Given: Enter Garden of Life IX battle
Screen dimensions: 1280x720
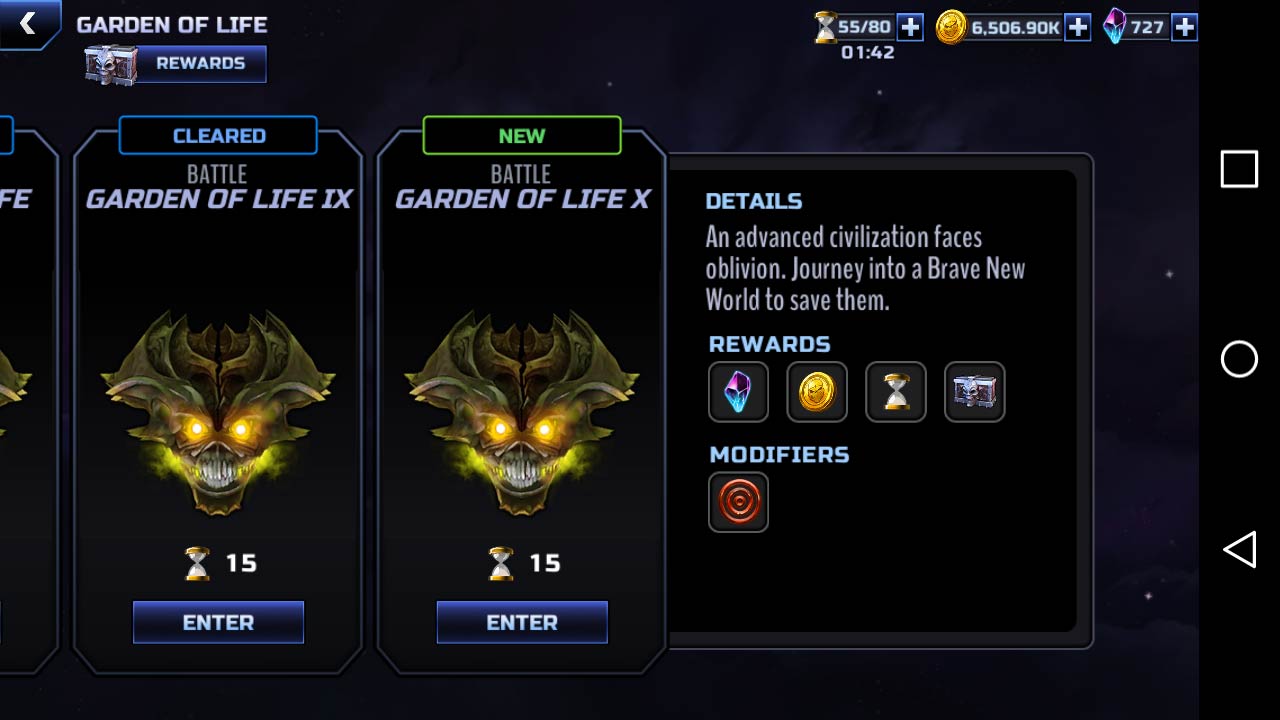Looking at the screenshot, I should [218, 622].
